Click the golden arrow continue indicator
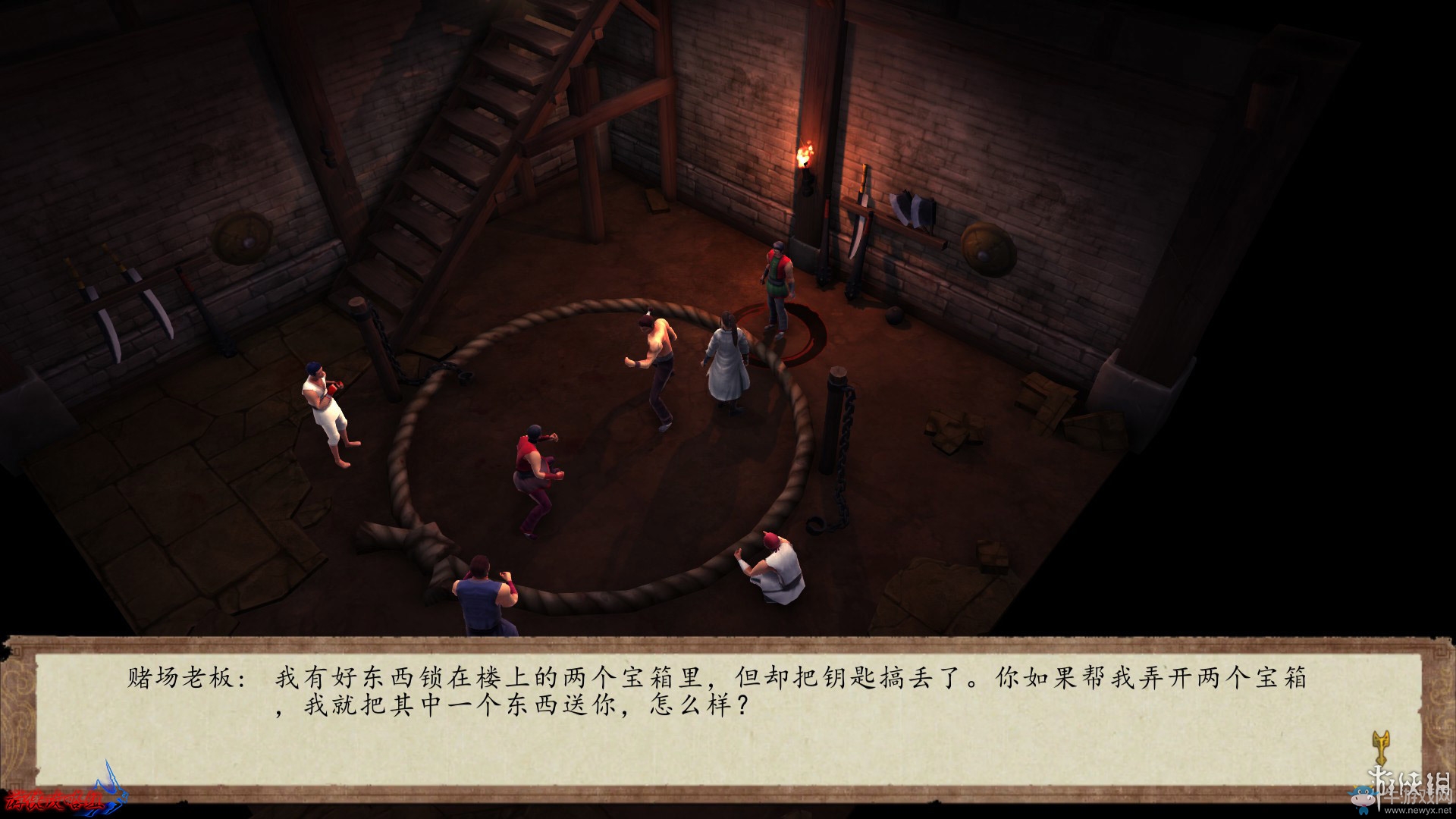This screenshot has height=819, width=1456. pos(1382,747)
